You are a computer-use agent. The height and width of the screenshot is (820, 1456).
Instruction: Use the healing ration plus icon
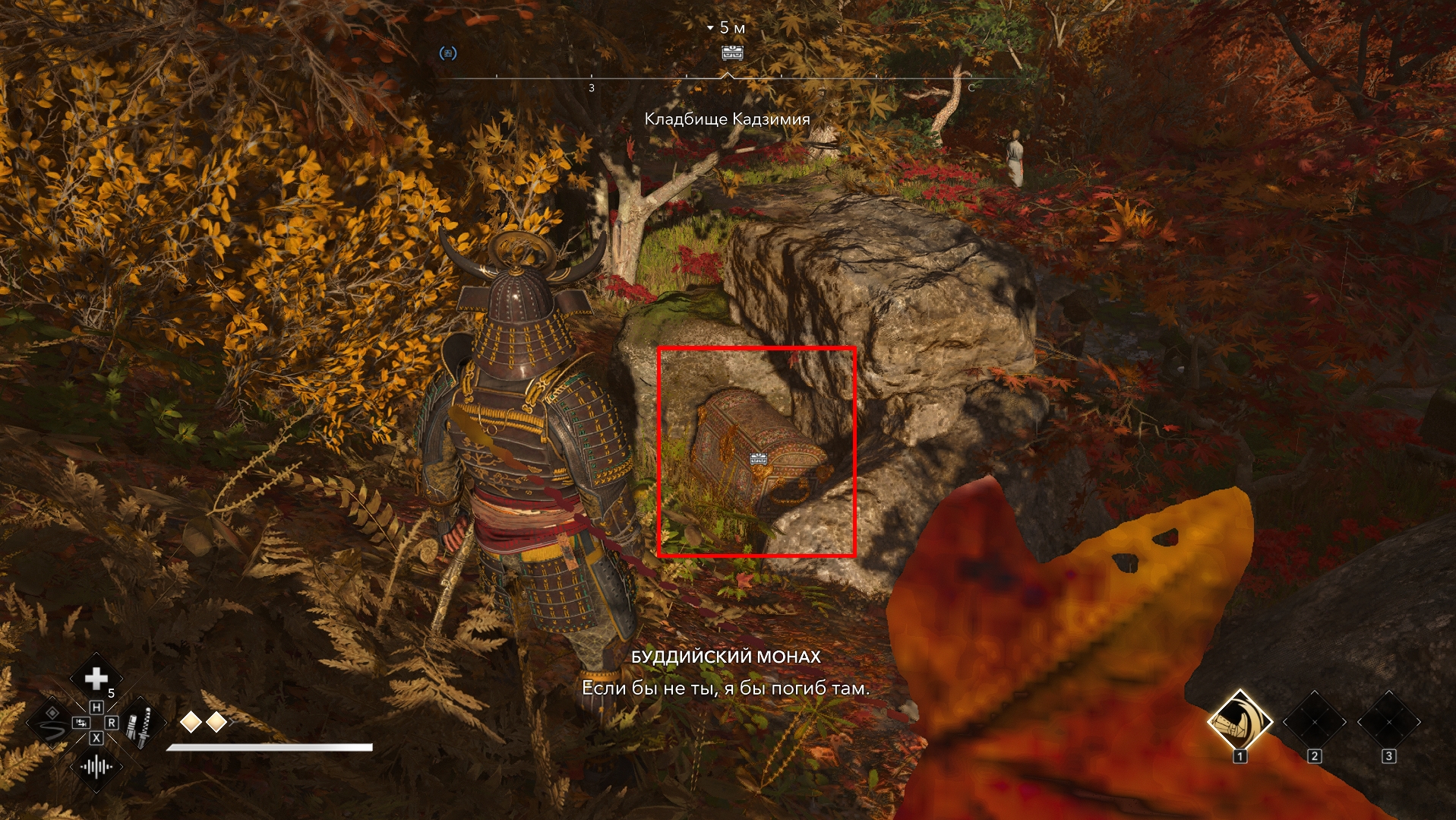pos(96,678)
